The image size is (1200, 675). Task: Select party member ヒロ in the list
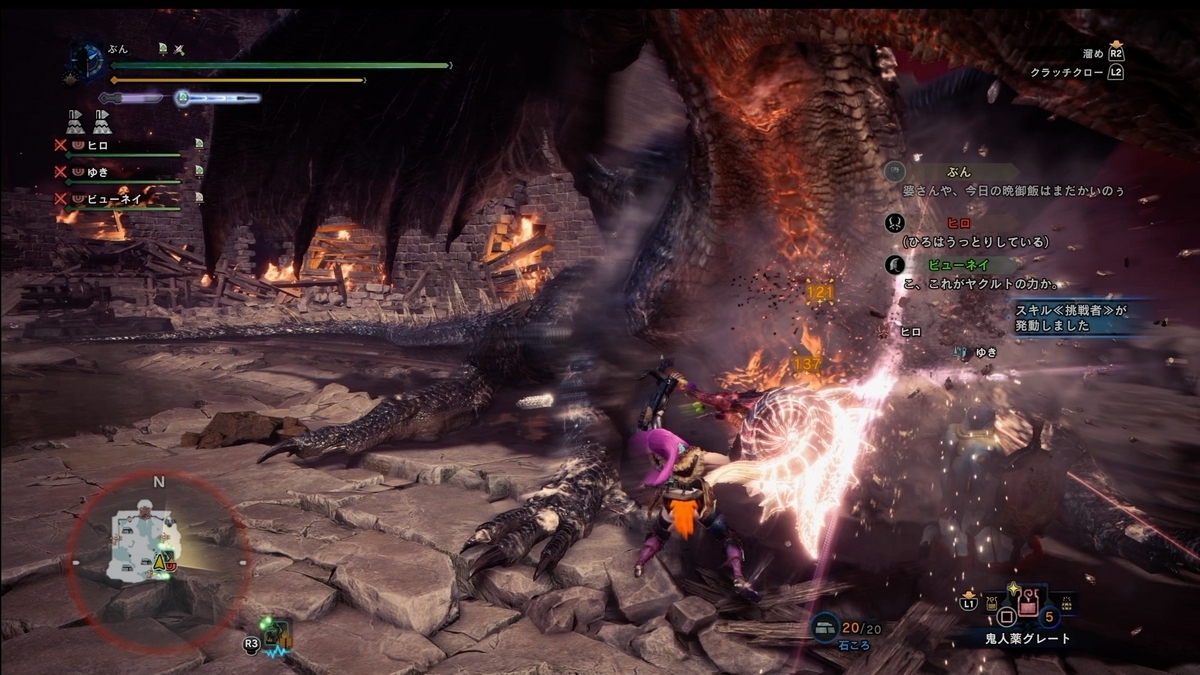98,146
